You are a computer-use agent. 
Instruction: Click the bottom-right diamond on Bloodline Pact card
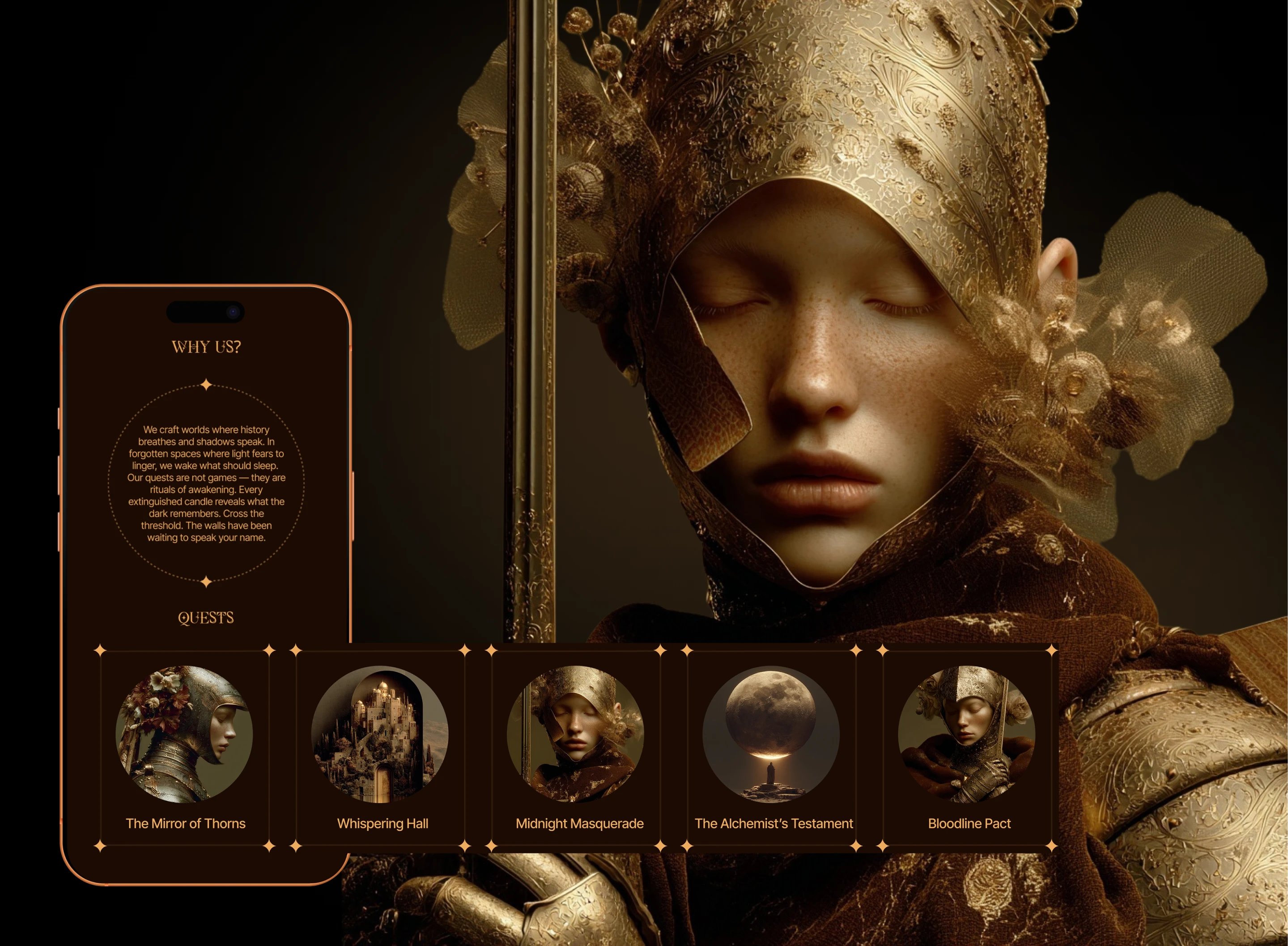coord(1052,845)
